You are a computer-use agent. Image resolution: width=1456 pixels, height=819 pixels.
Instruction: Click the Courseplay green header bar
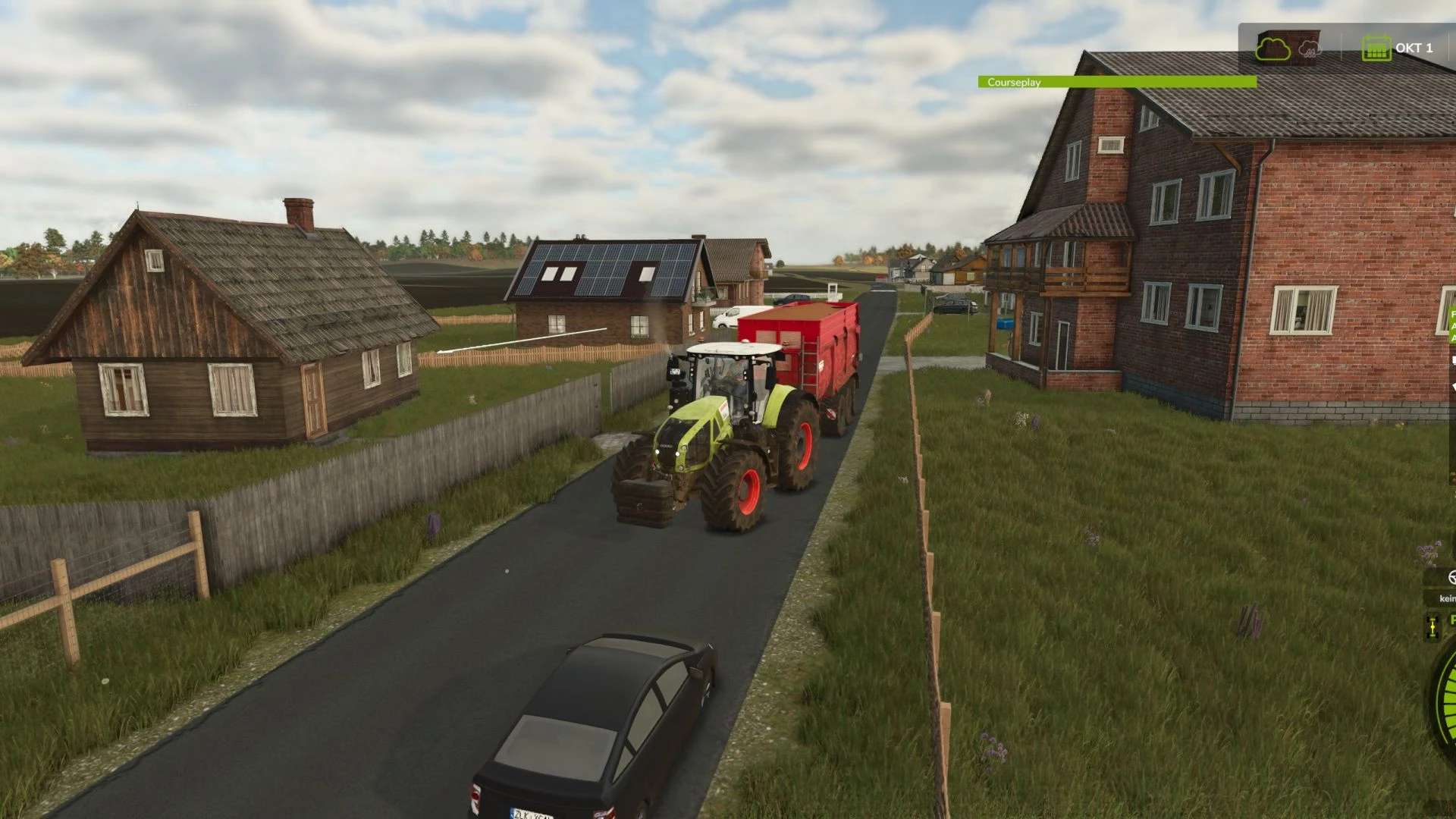point(1116,82)
